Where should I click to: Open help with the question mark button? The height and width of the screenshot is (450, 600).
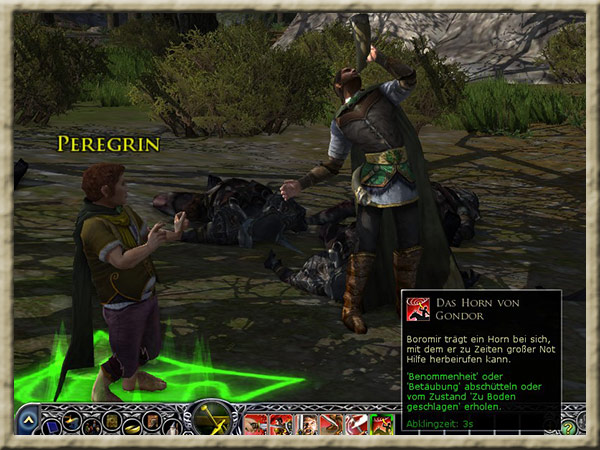(569, 427)
